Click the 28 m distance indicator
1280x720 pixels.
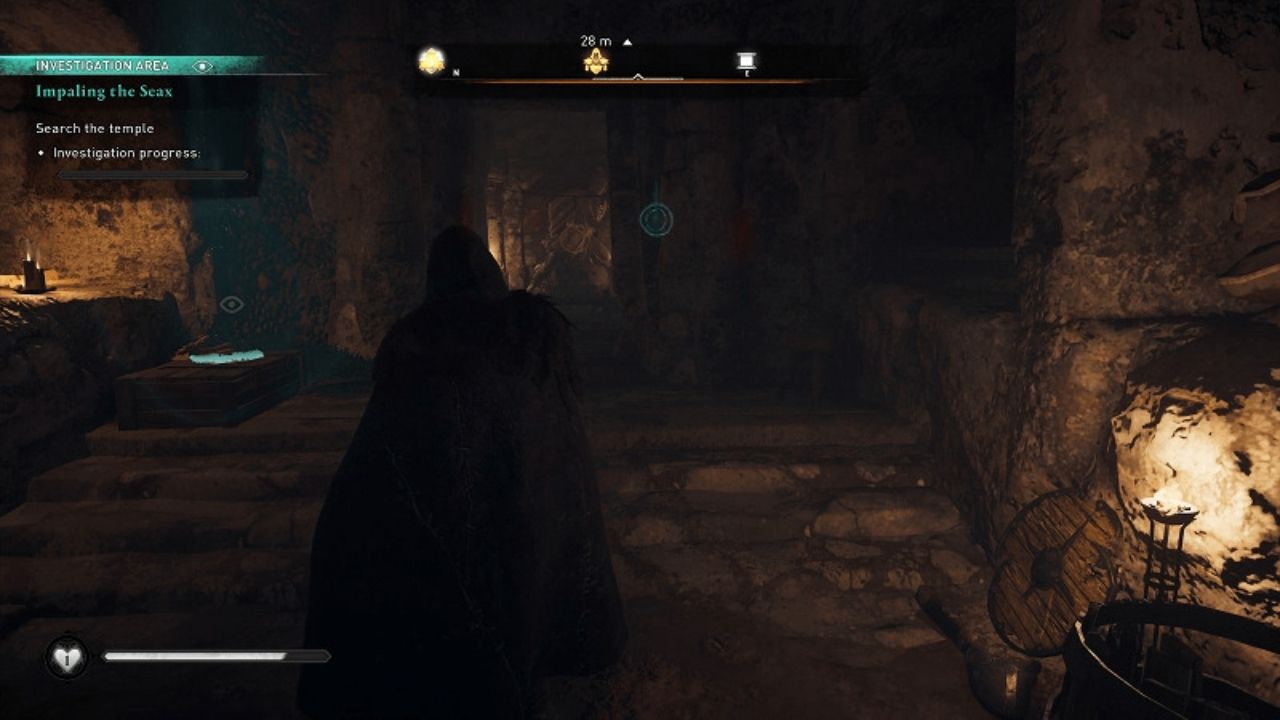(x=594, y=40)
